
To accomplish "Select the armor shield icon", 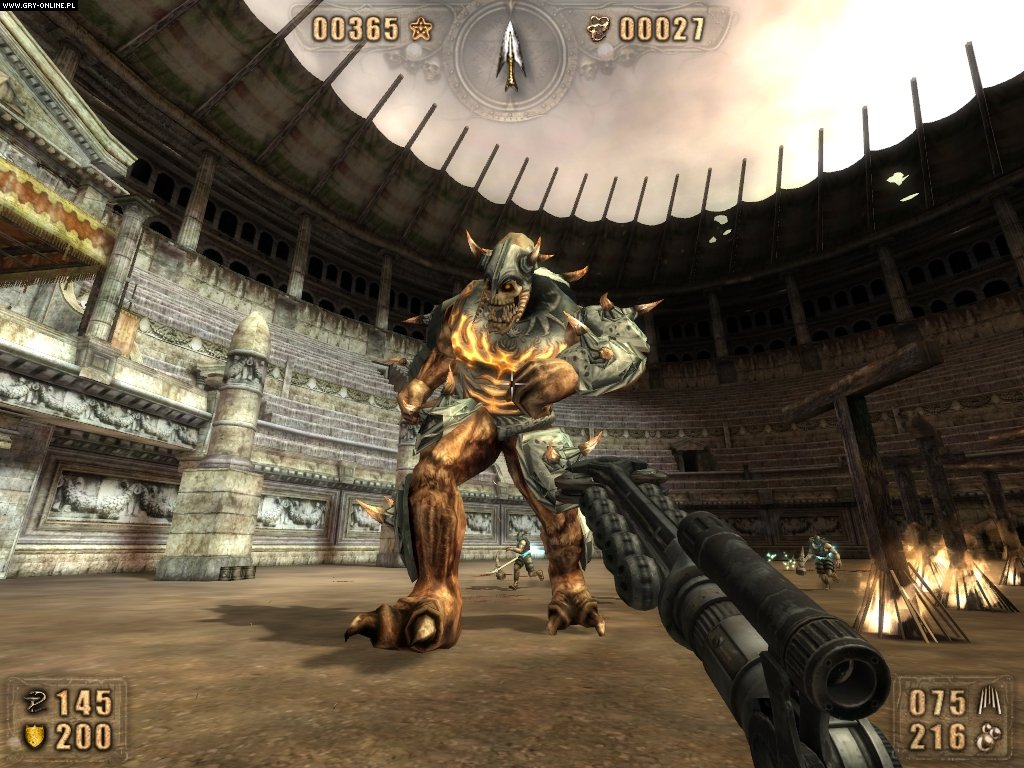I will click(x=34, y=738).
